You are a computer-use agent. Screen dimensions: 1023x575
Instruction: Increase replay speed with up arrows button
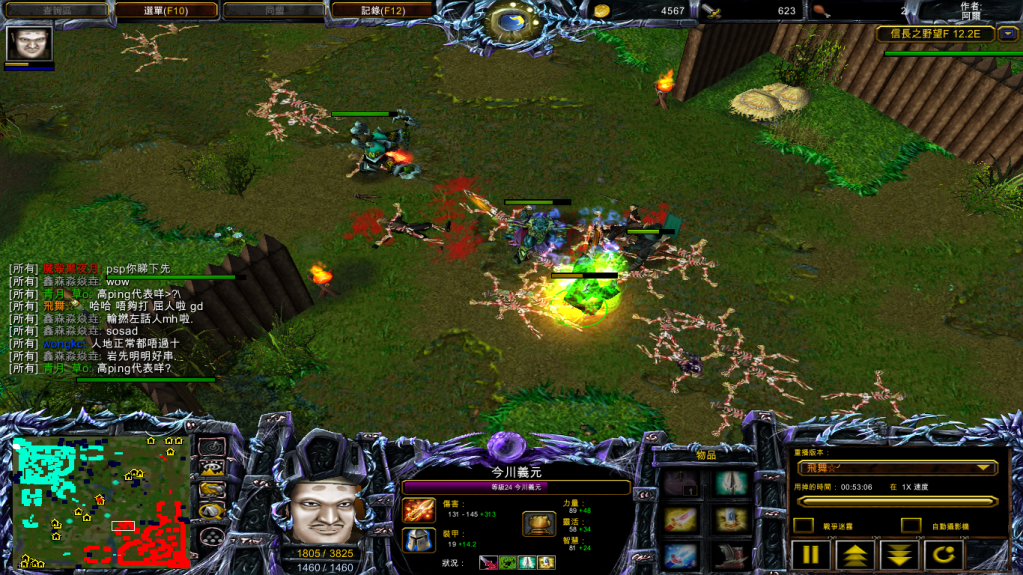coord(855,555)
